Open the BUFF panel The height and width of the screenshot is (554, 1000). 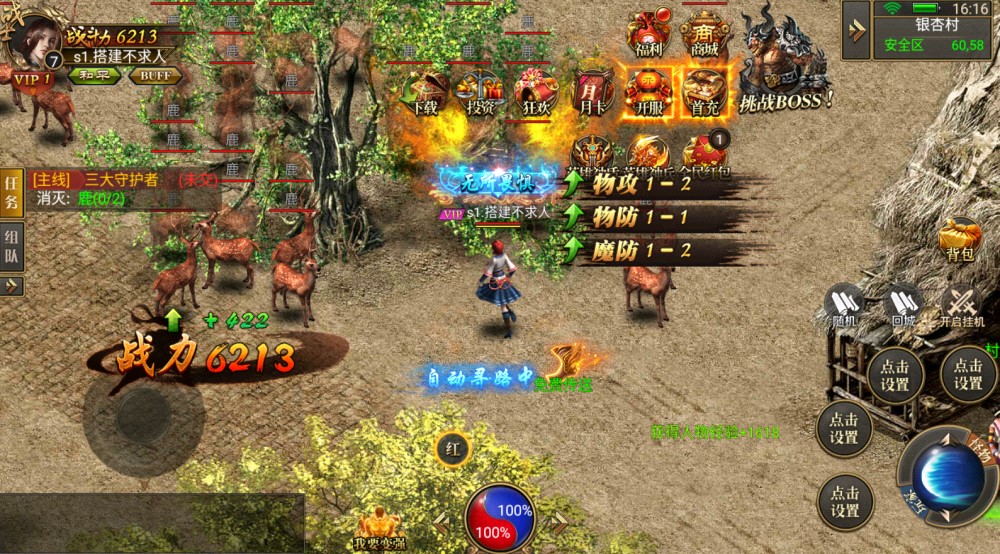154,75
